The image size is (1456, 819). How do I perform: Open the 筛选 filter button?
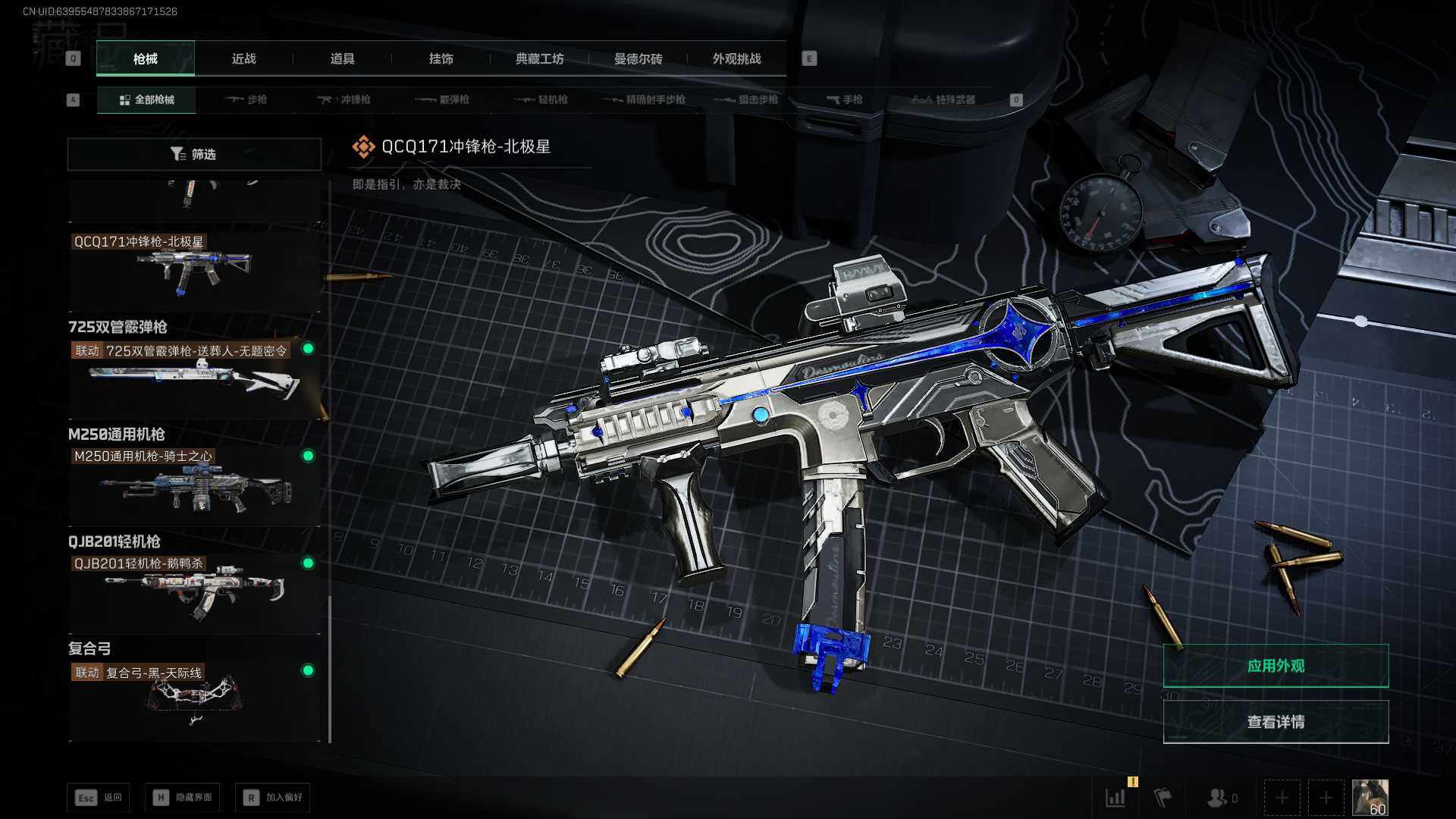(194, 154)
